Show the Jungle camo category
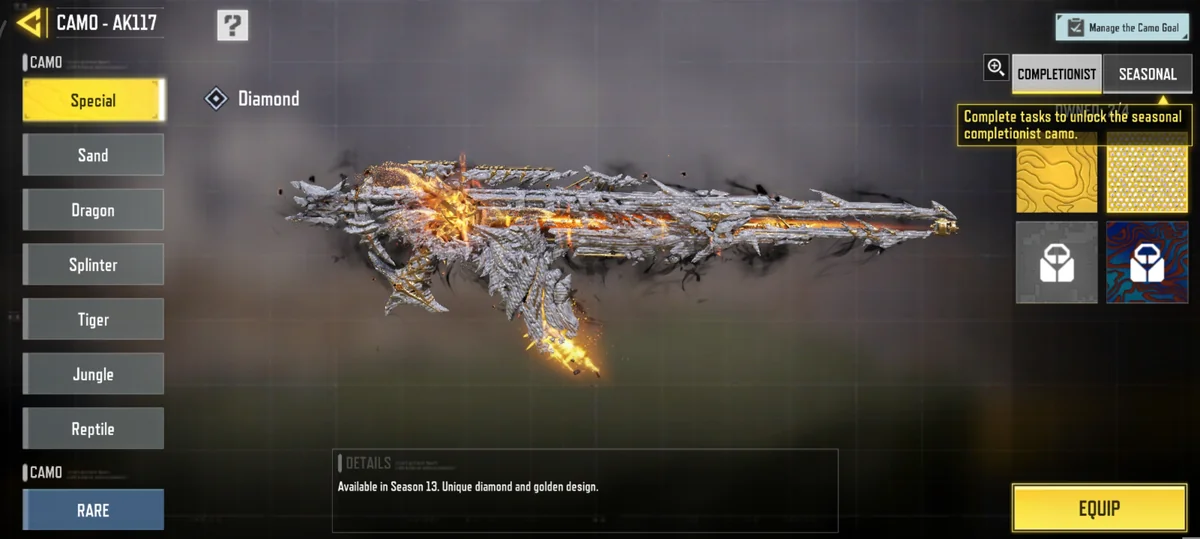The width and height of the screenshot is (1200, 539). (x=93, y=374)
